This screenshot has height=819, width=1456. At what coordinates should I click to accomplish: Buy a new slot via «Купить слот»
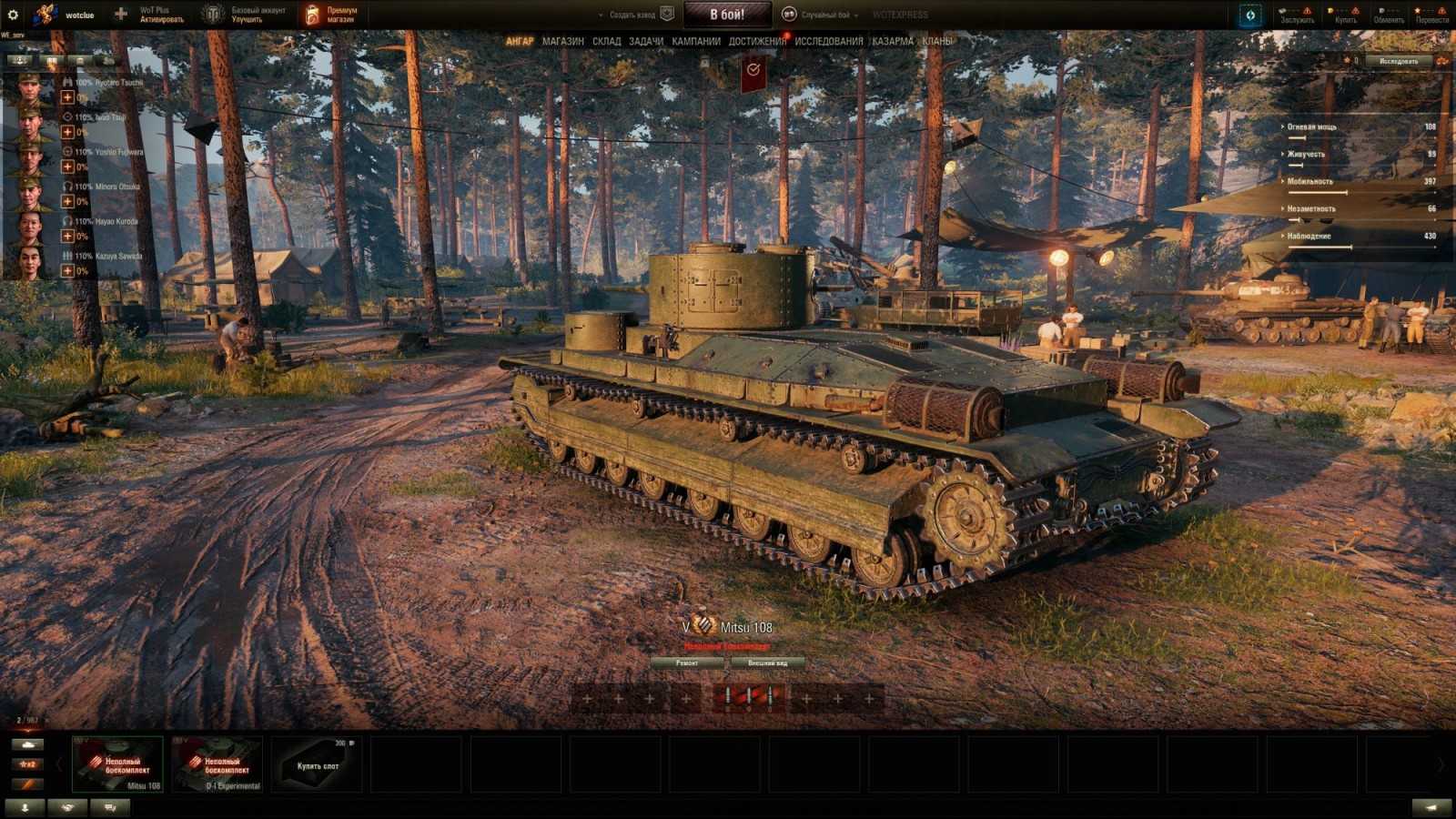pos(318,764)
